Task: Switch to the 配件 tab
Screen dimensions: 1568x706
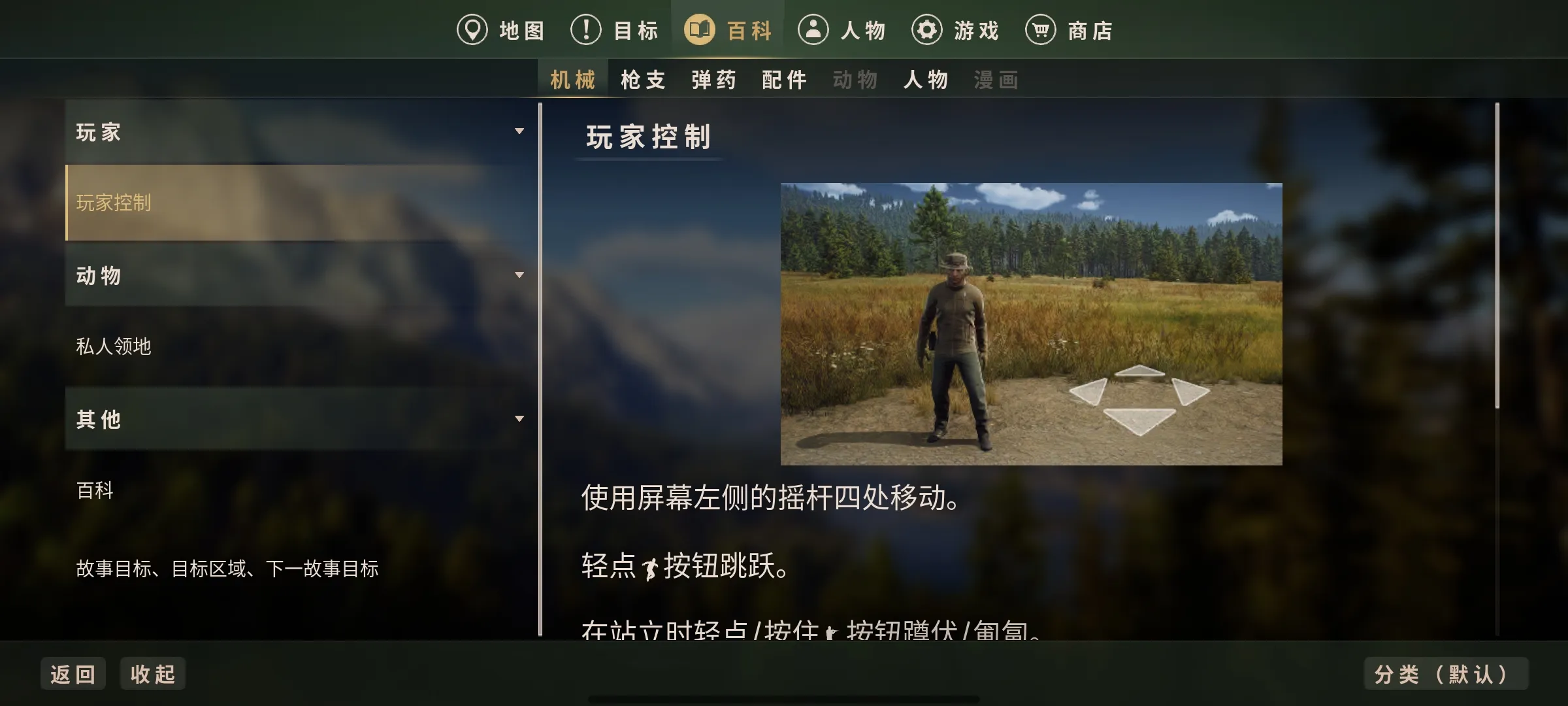Action: pyautogui.click(x=784, y=79)
